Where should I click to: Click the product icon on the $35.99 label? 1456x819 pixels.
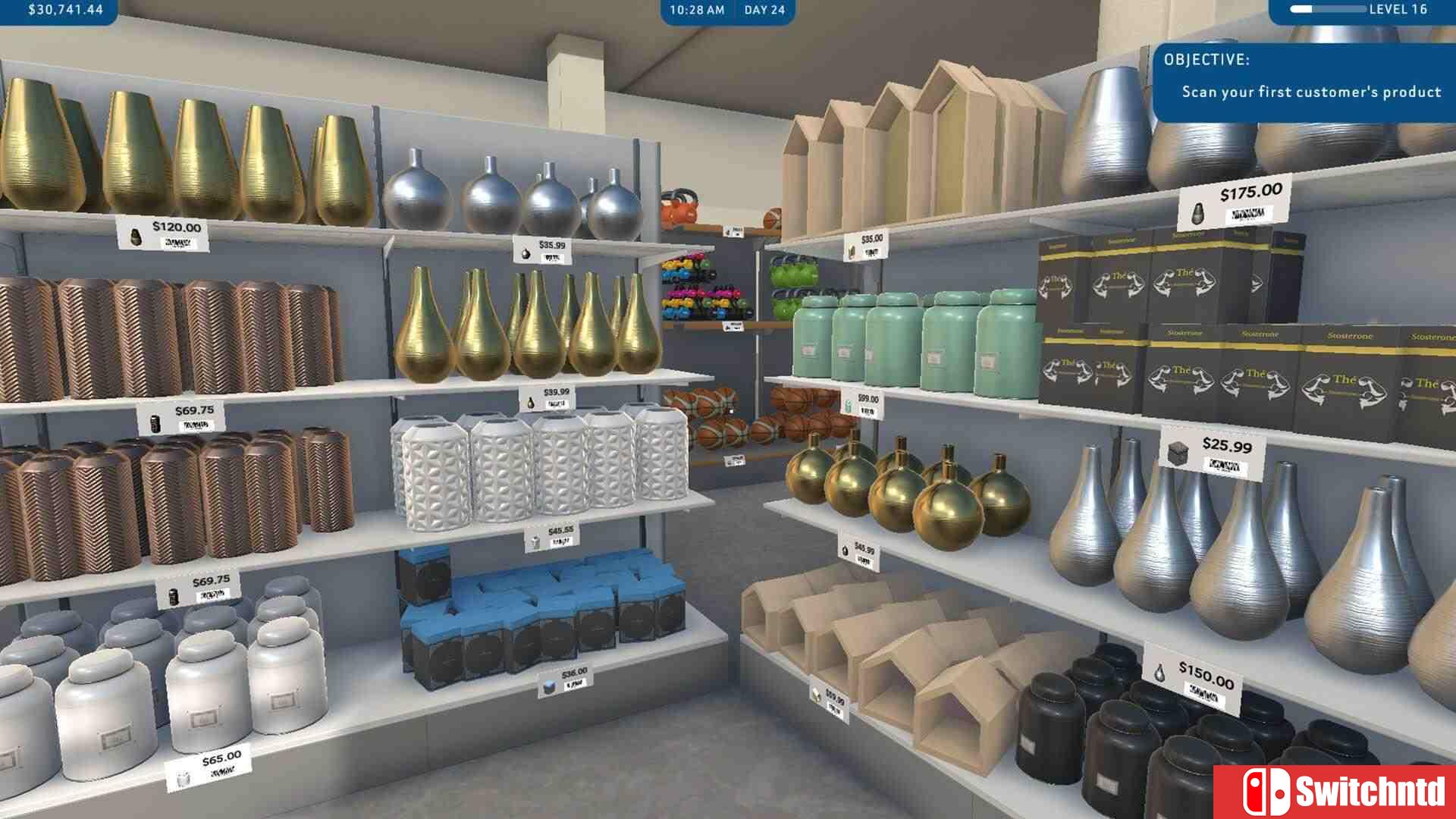526,255
